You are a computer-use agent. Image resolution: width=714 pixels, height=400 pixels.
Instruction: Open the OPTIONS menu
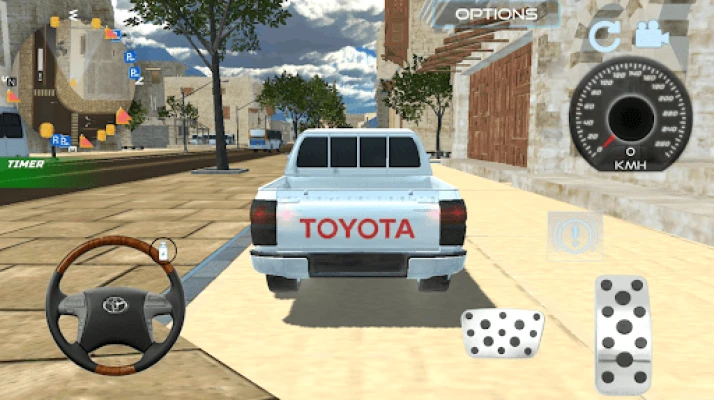[496, 14]
